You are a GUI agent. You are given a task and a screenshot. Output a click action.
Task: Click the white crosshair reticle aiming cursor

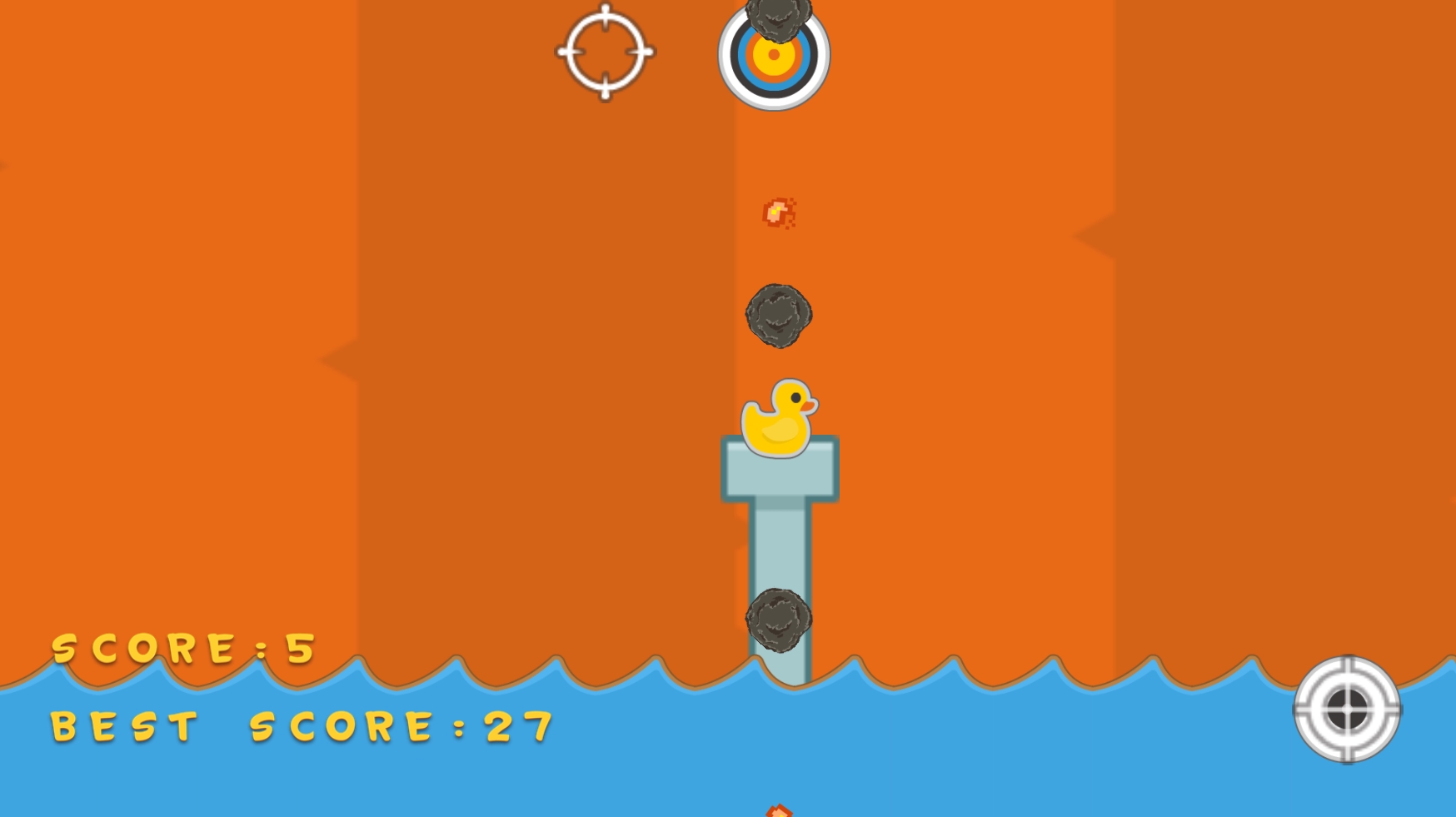[x=604, y=52]
